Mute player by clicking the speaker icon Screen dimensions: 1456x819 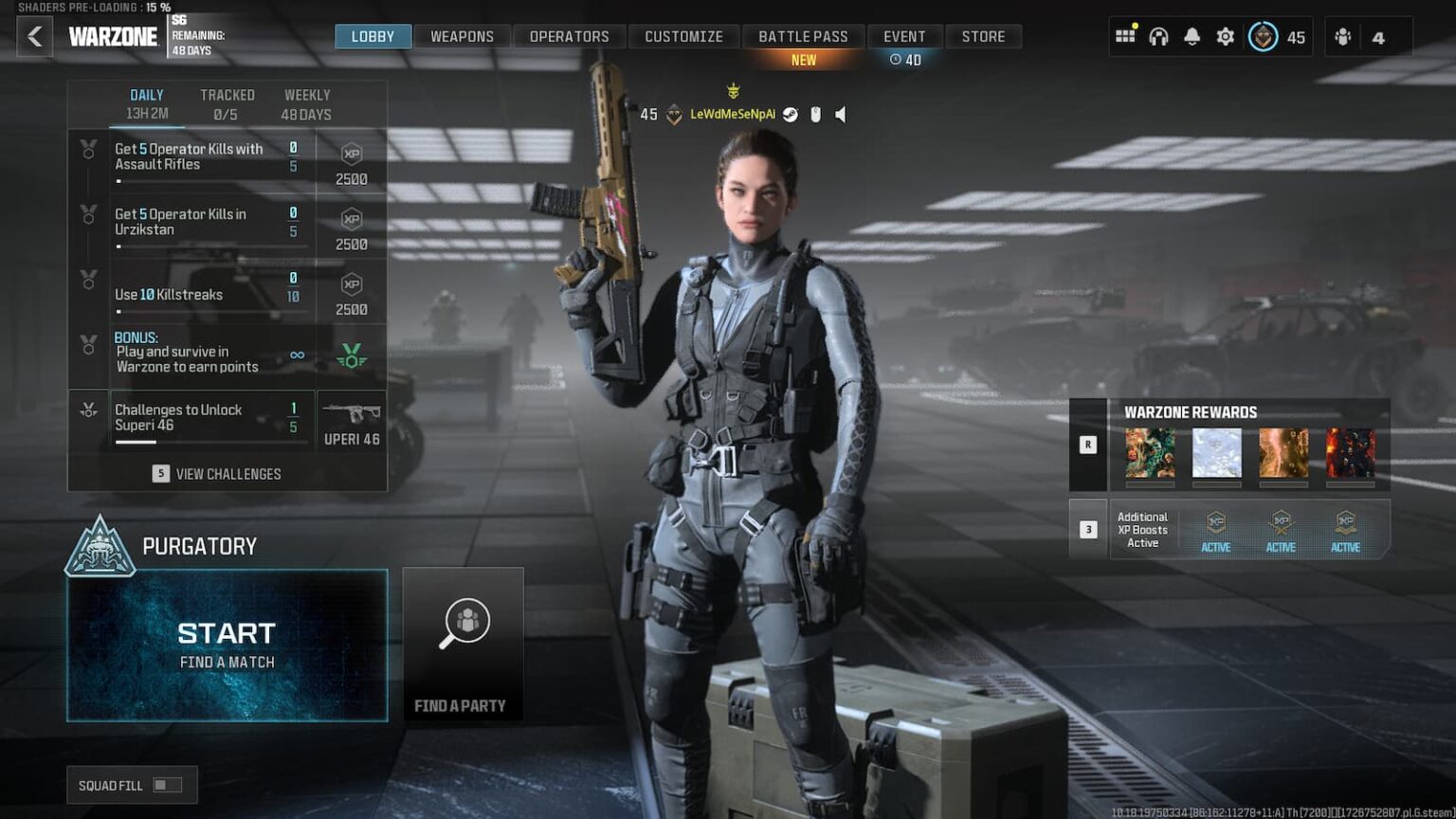tap(842, 114)
